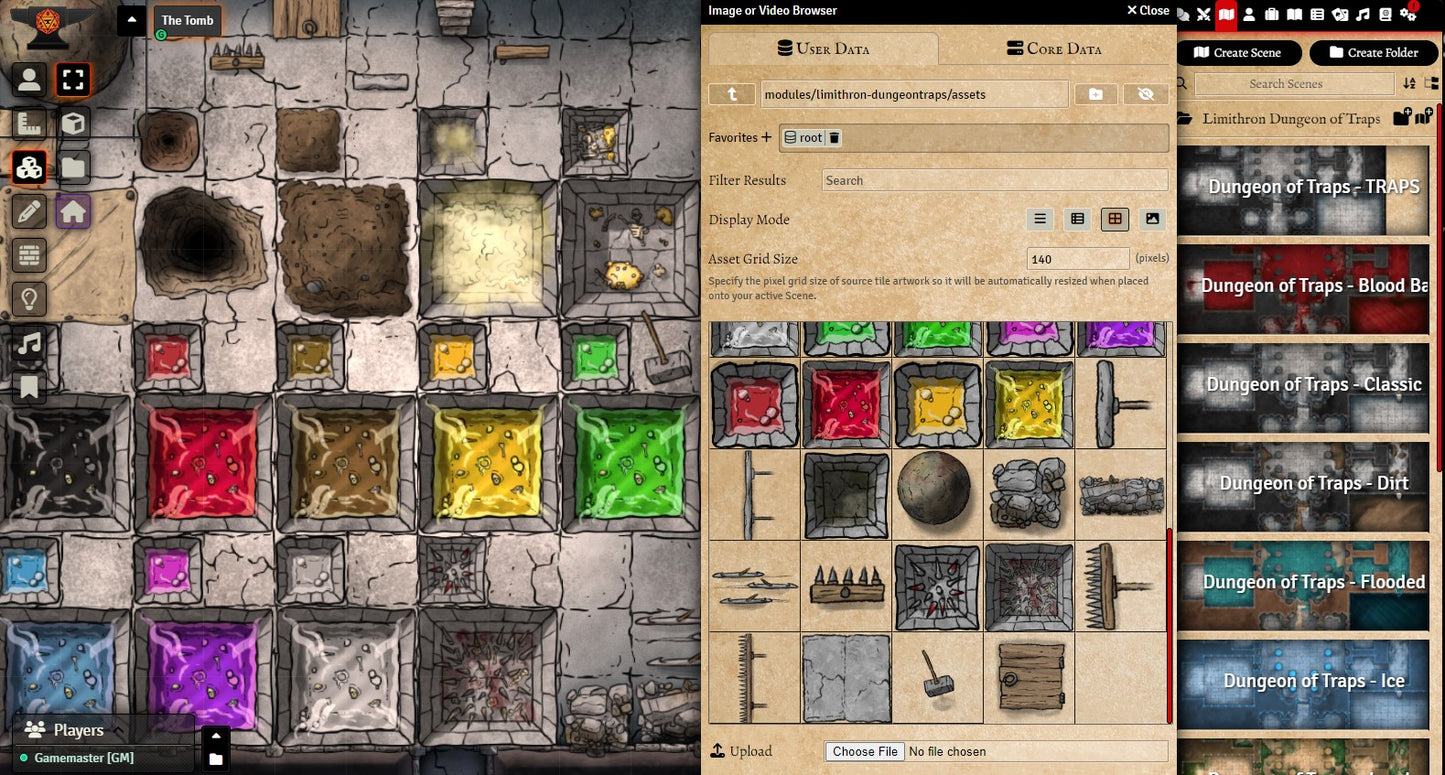1445x775 pixels.
Task: Activate the Drawing Tools pencil
Action: [x=29, y=212]
